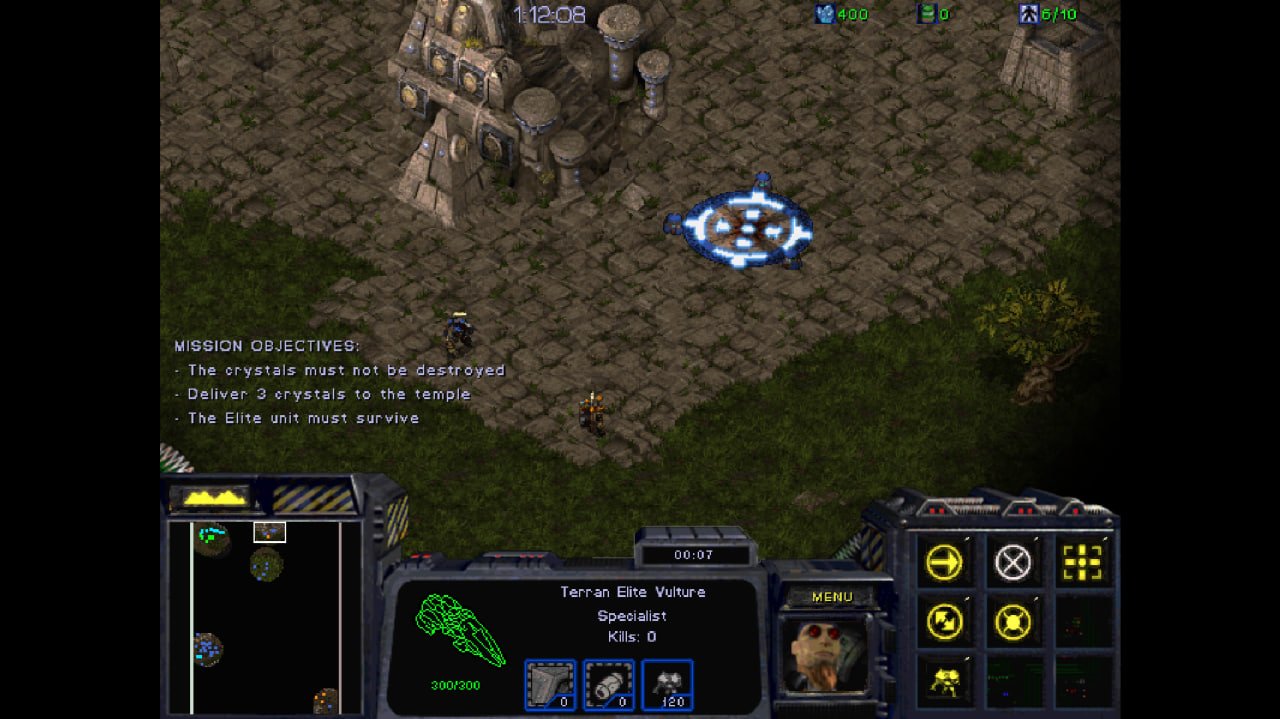The image size is (1280, 719).
Task: Click the Vulture unit portrait
Action: [825, 654]
